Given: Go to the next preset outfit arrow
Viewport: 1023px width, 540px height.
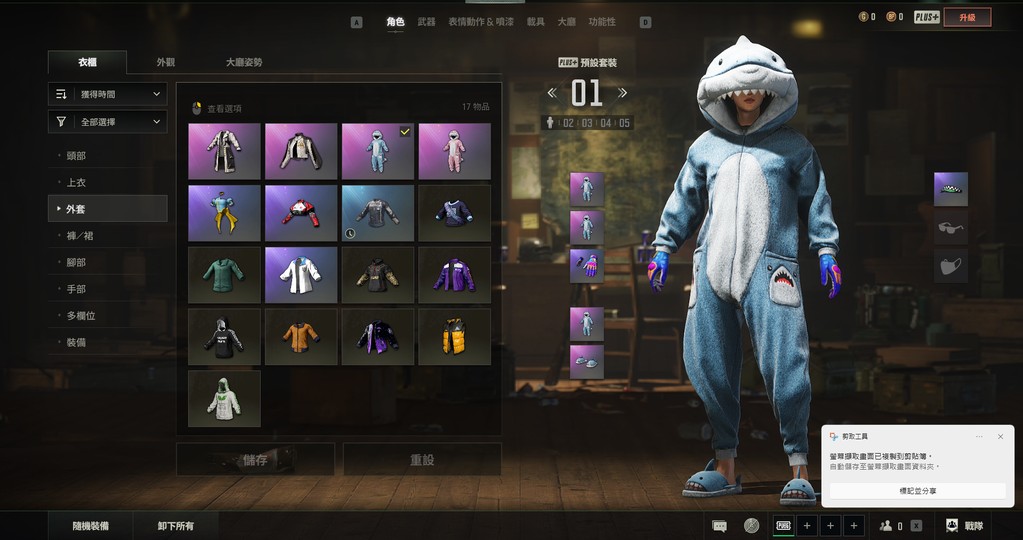Looking at the screenshot, I should tap(623, 93).
